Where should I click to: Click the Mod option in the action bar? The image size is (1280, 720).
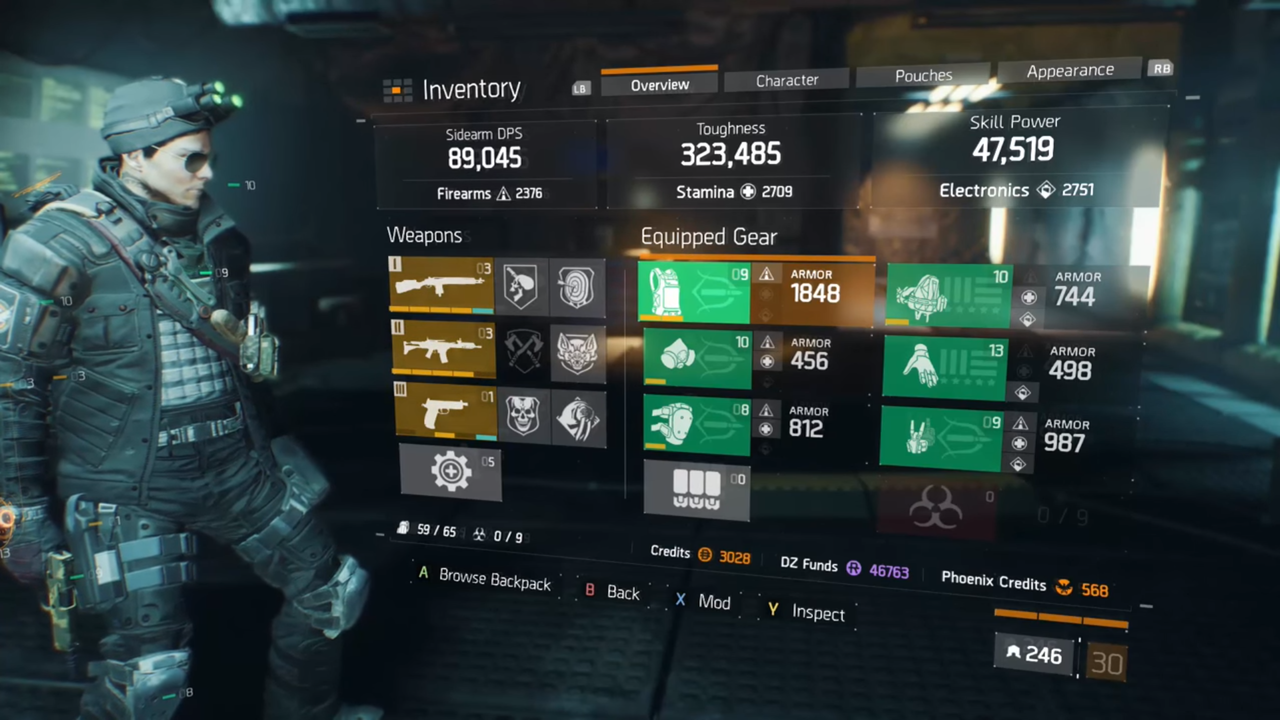[x=713, y=601]
